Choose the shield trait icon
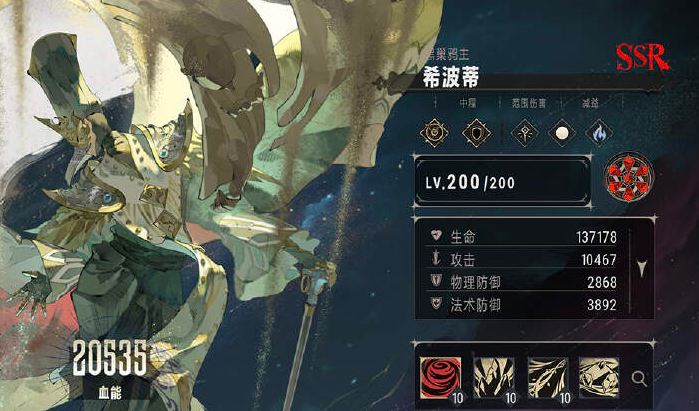This screenshot has height=411, width=699. tap(475, 132)
